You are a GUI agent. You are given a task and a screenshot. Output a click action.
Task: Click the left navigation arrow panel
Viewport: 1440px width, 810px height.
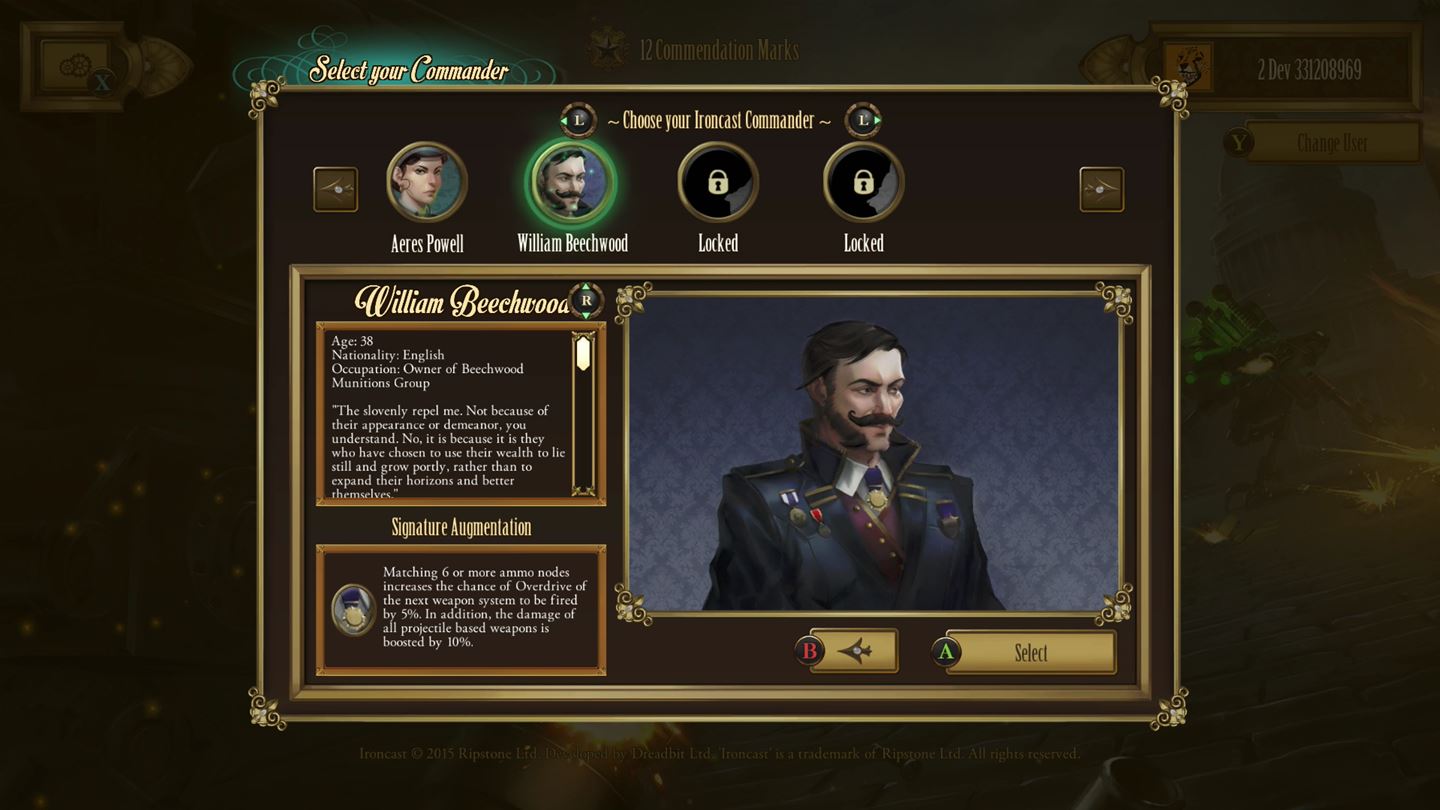(335, 188)
